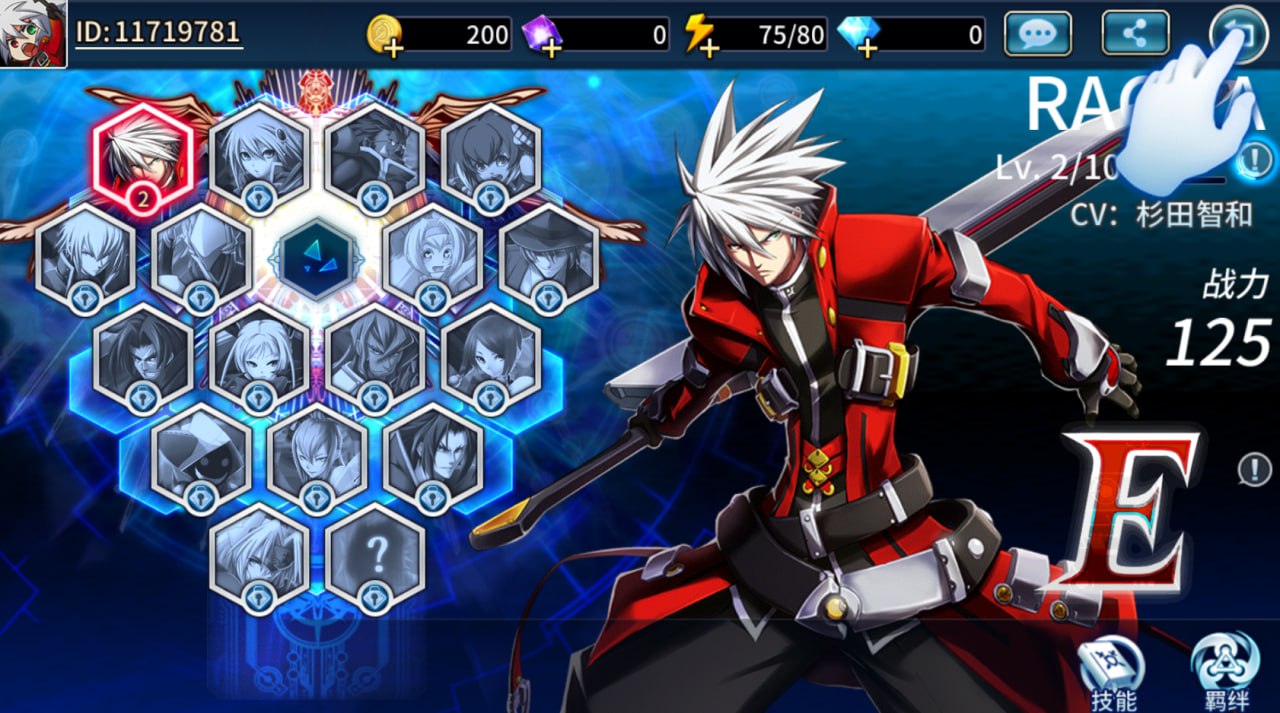Add more blue diamonds
1280x713 pixels.
click(858, 36)
